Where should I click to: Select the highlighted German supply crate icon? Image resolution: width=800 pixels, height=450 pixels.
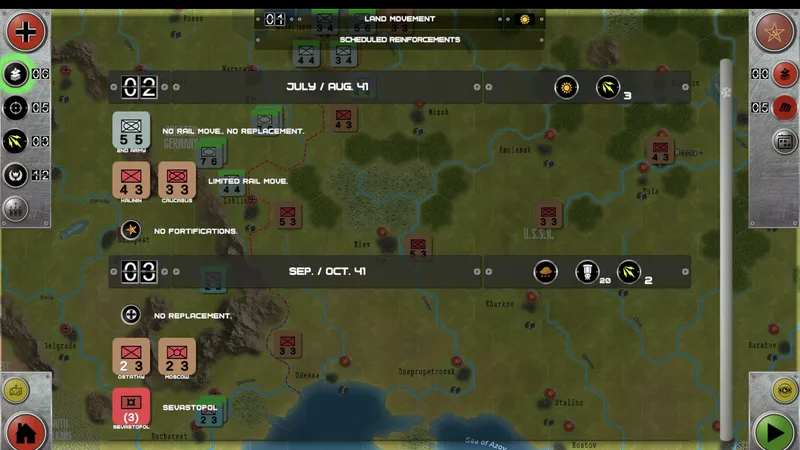coord(17,74)
